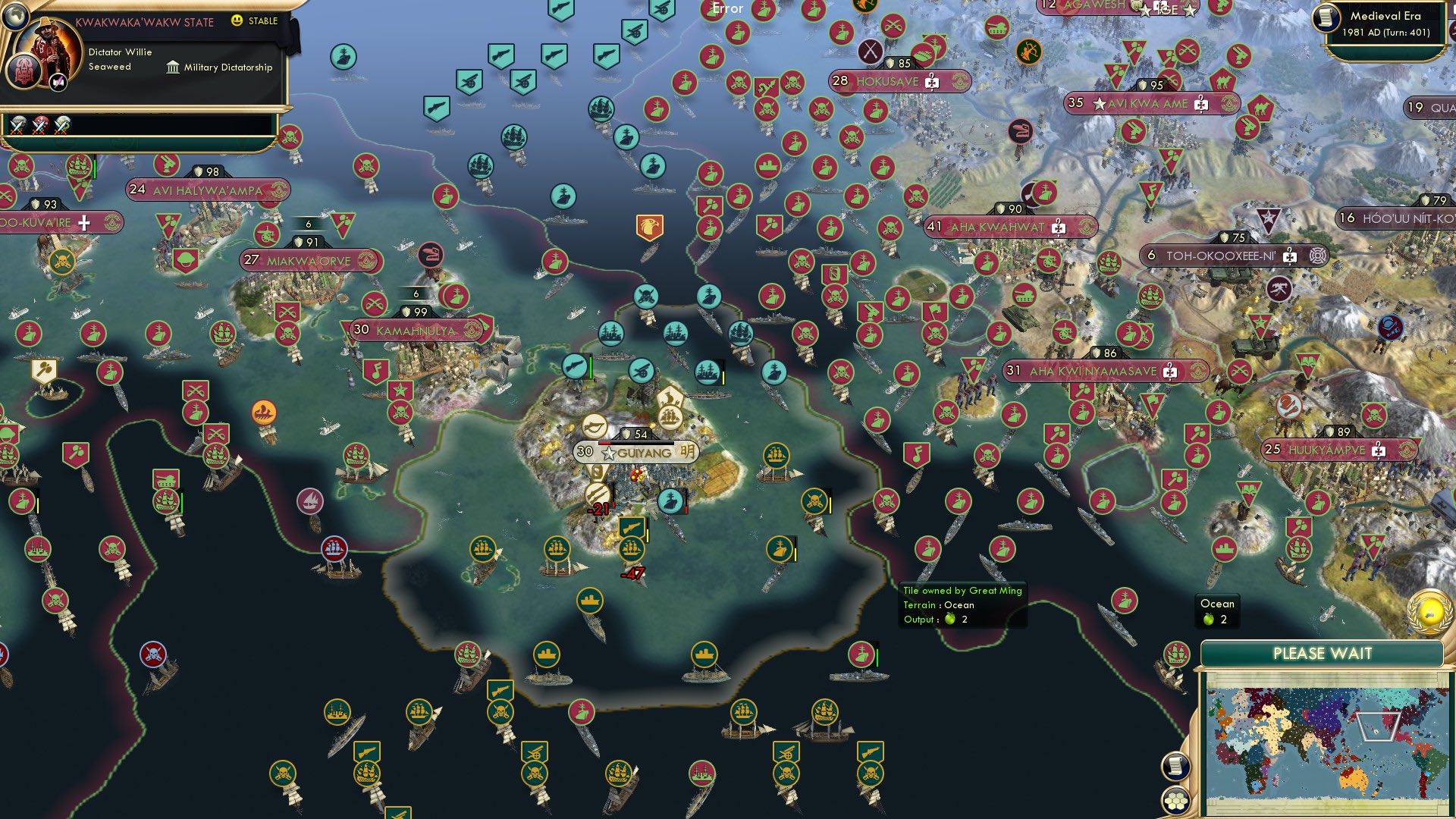Viewport: 1456px width, 819px height.
Task: Toggle the hex grid overlay icon below the minimap
Action: 1175,800
